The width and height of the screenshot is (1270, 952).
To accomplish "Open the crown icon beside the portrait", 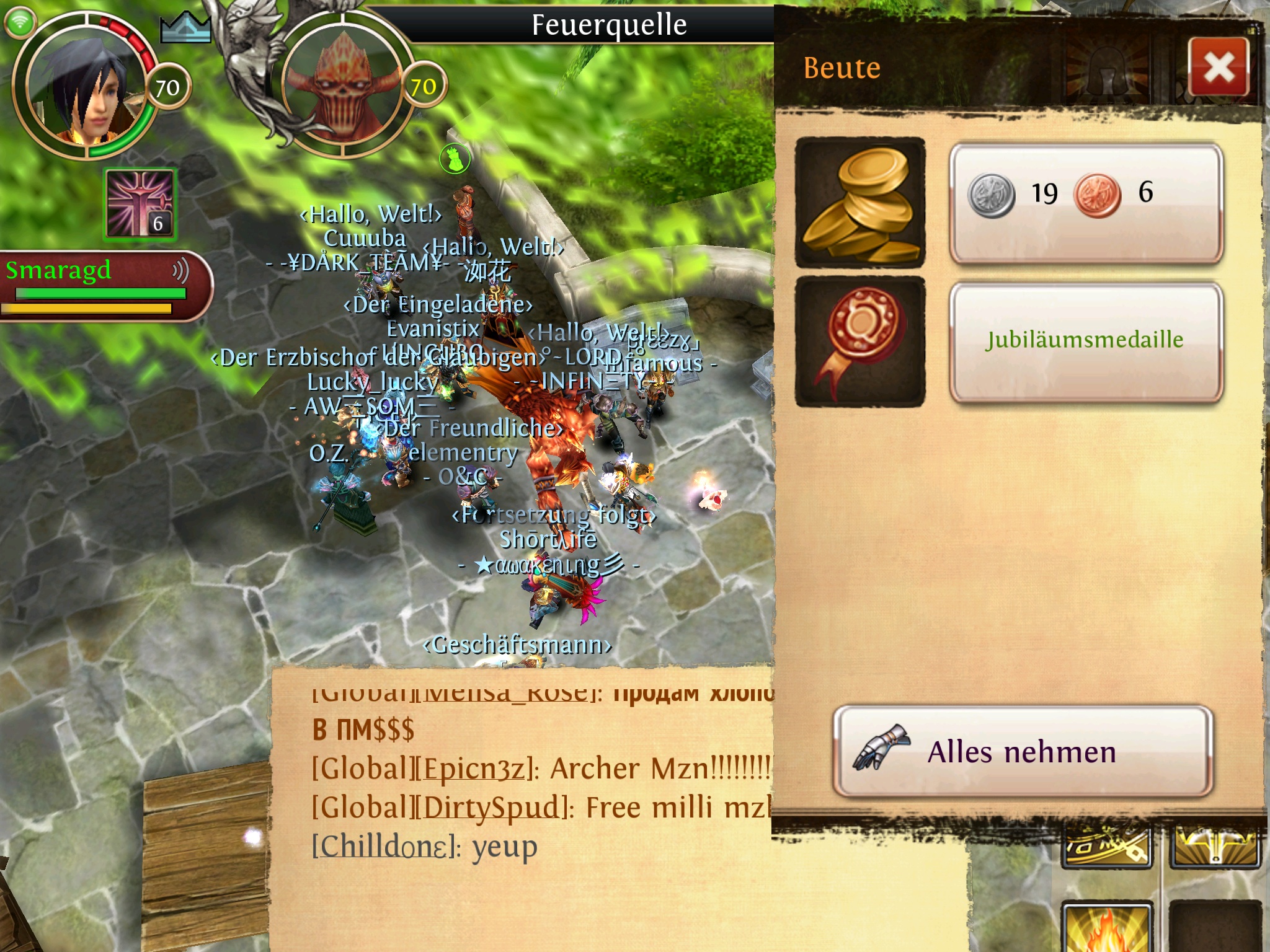I will pyautogui.click(x=185, y=28).
